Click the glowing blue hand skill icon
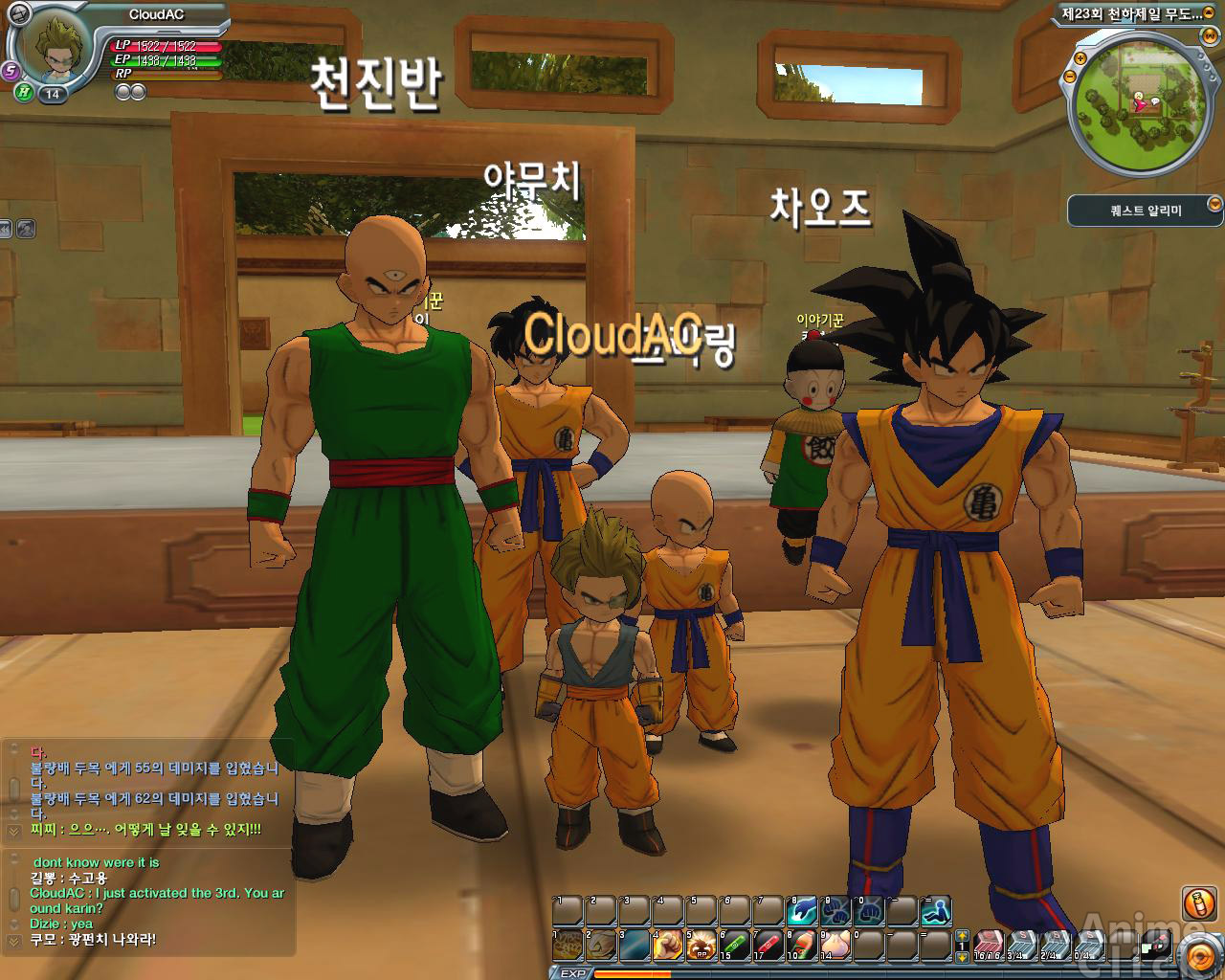The width and height of the screenshot is (1225, 980). 801,910
